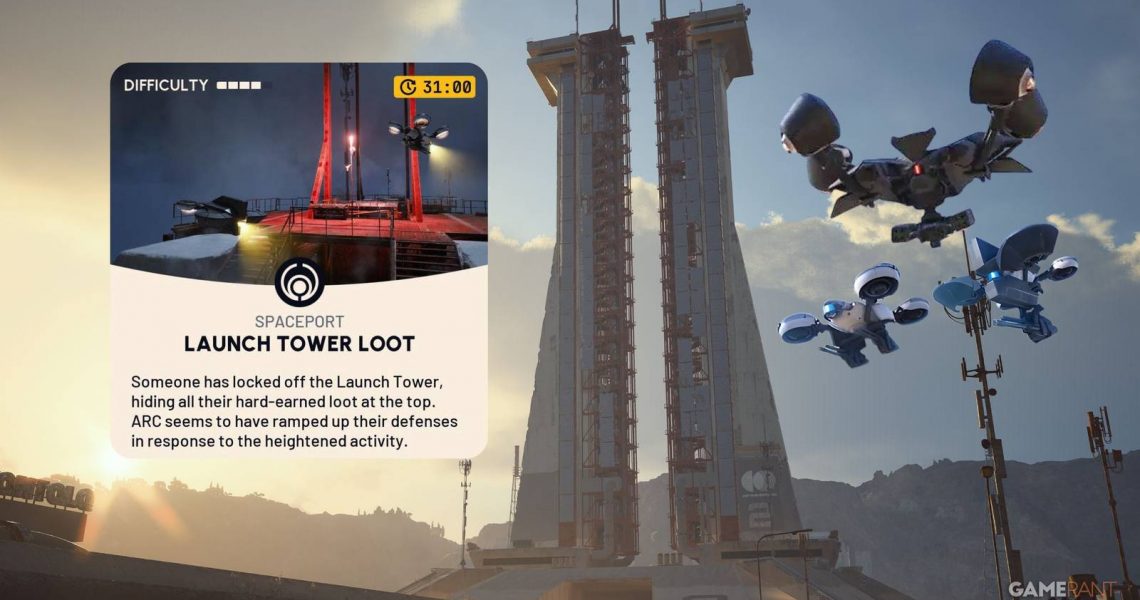Click the Spaceport circular map icon
This screenshot has height=600, width=1140.
pyautogui.click(x=299, y=282)
